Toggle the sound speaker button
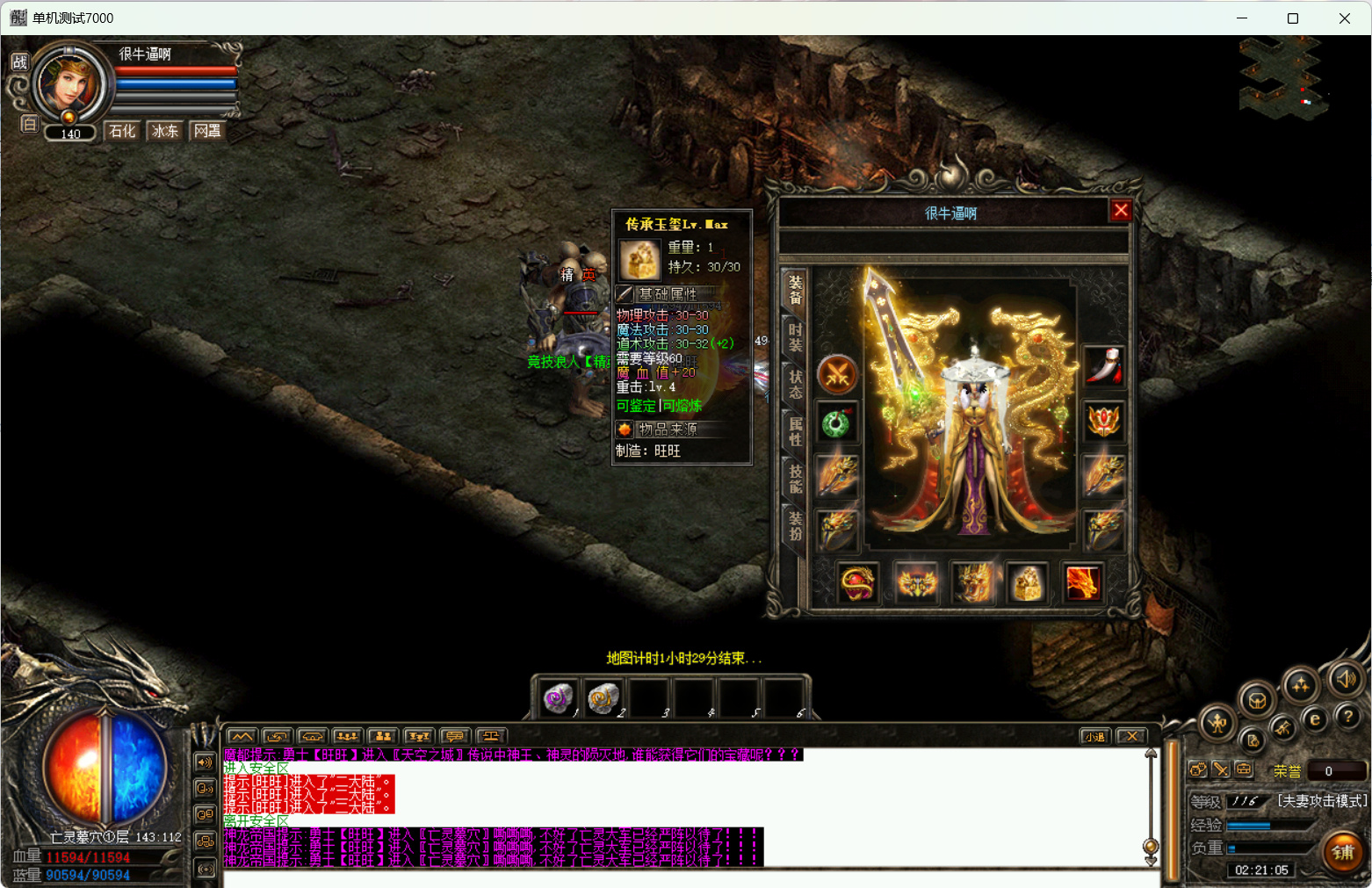 (x=1346, y=678)
